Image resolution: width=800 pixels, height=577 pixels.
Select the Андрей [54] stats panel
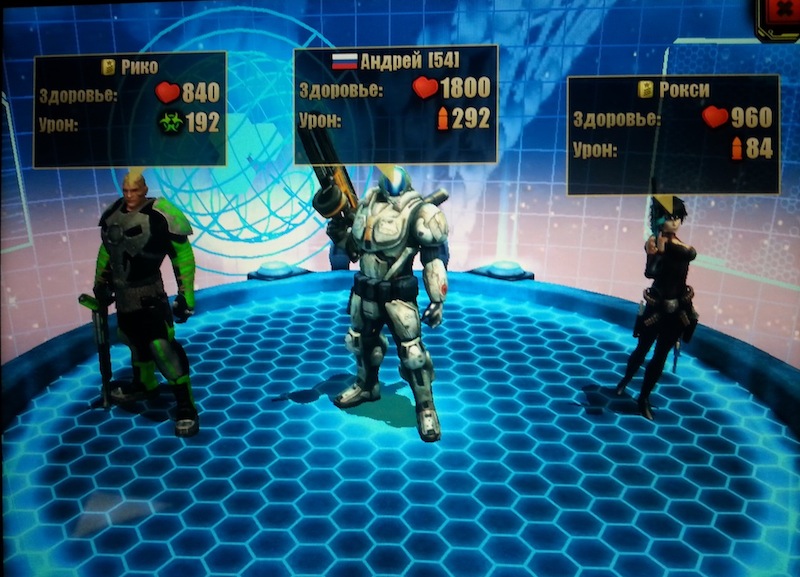click(x=396, y=103)
